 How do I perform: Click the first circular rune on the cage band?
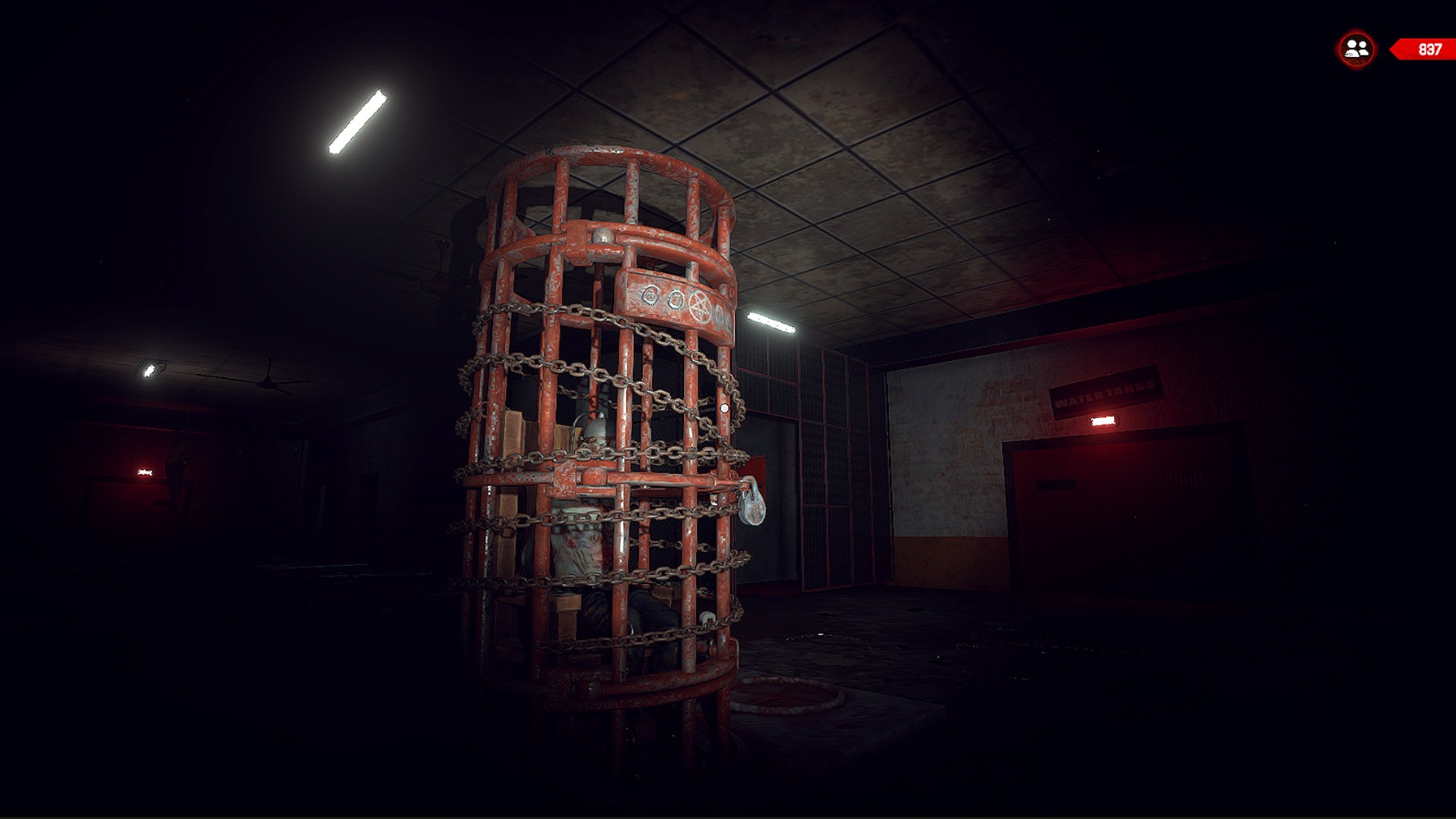pos(651,296)
